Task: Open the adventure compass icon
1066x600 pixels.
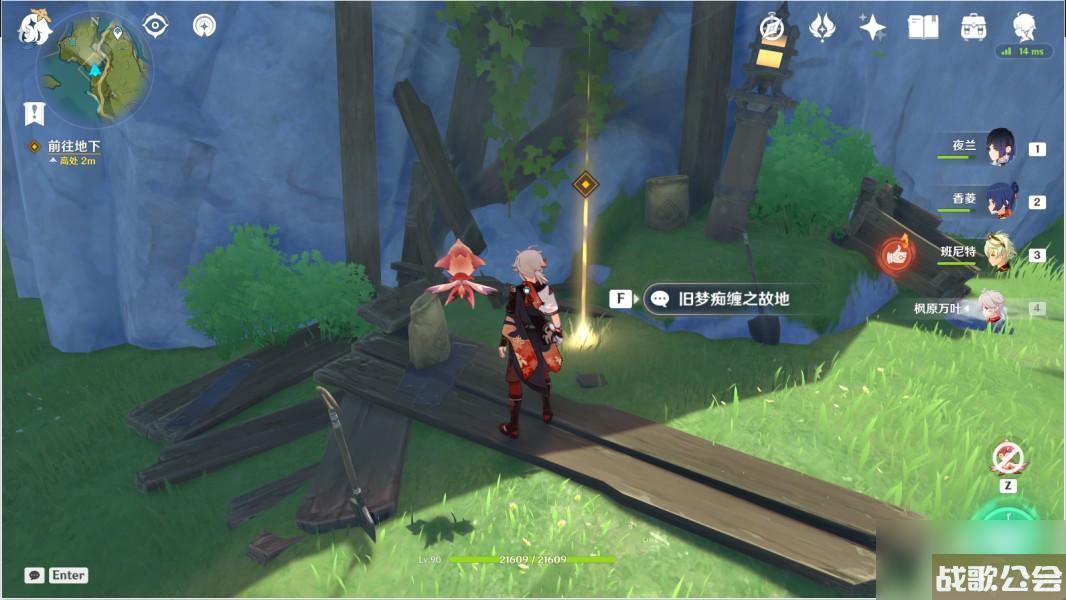Action: pos(771,27)
